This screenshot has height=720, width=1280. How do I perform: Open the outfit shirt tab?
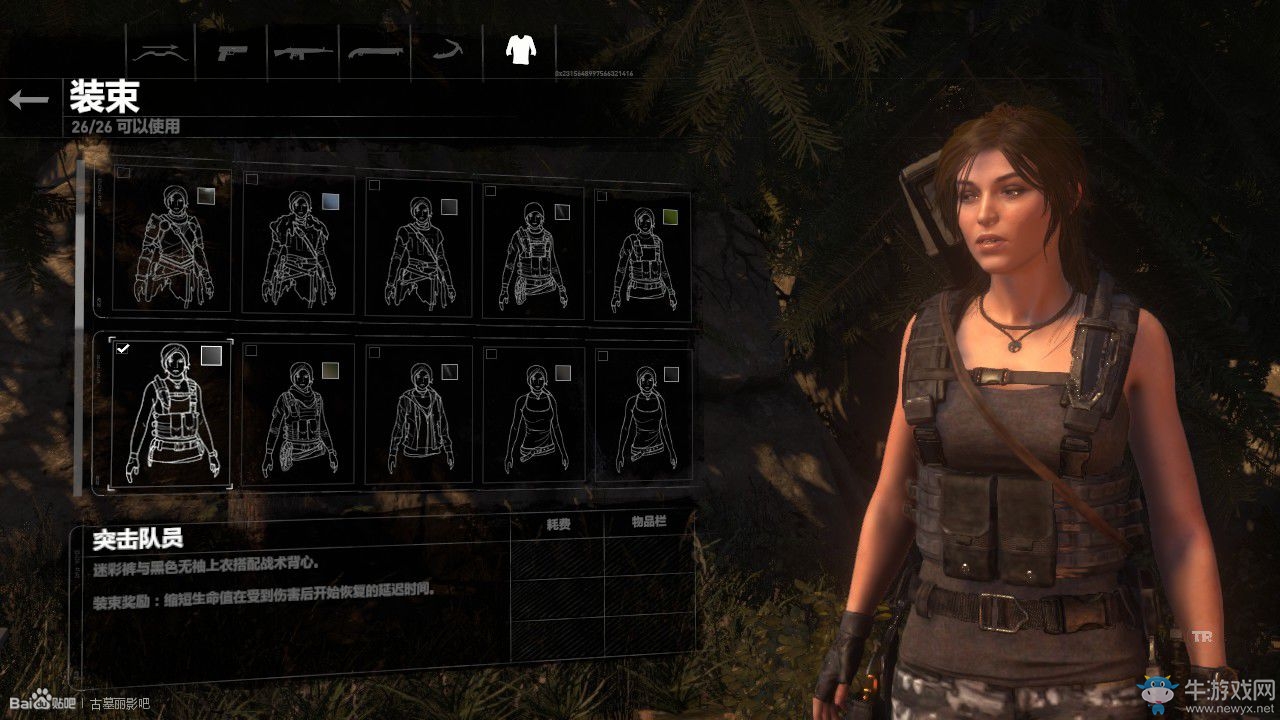click(x=520, y=49)
